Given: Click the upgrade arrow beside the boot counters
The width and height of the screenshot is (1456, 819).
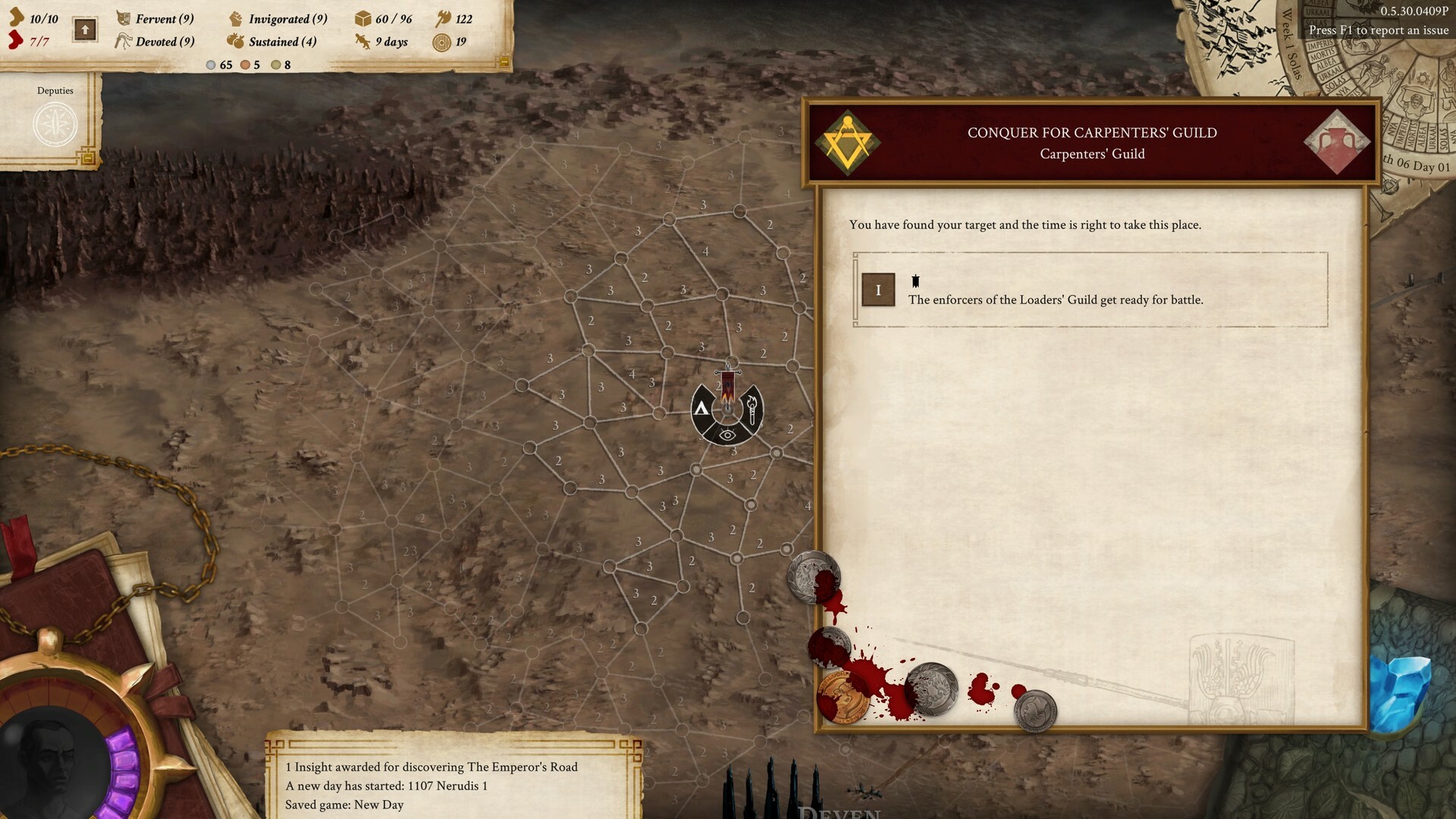Looking at the screenshot, I should click(84, 30).
